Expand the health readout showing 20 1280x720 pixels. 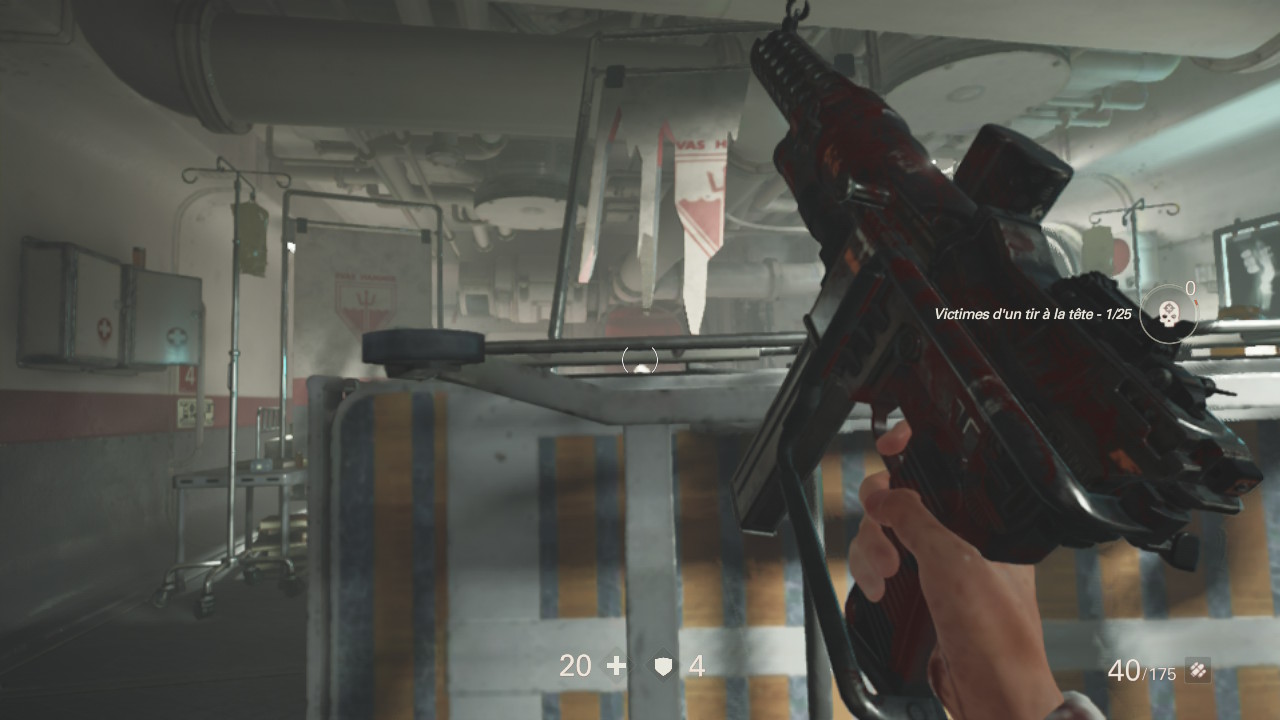click(576, 665)
